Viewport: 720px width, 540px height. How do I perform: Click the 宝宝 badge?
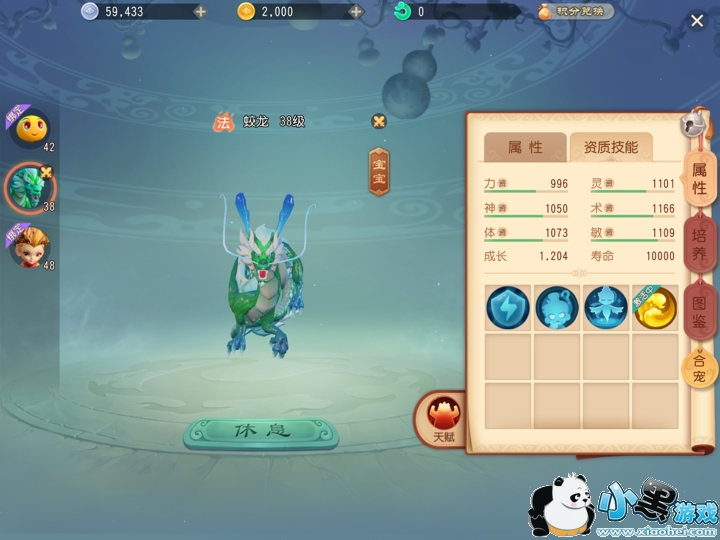(x=379, y=172)
